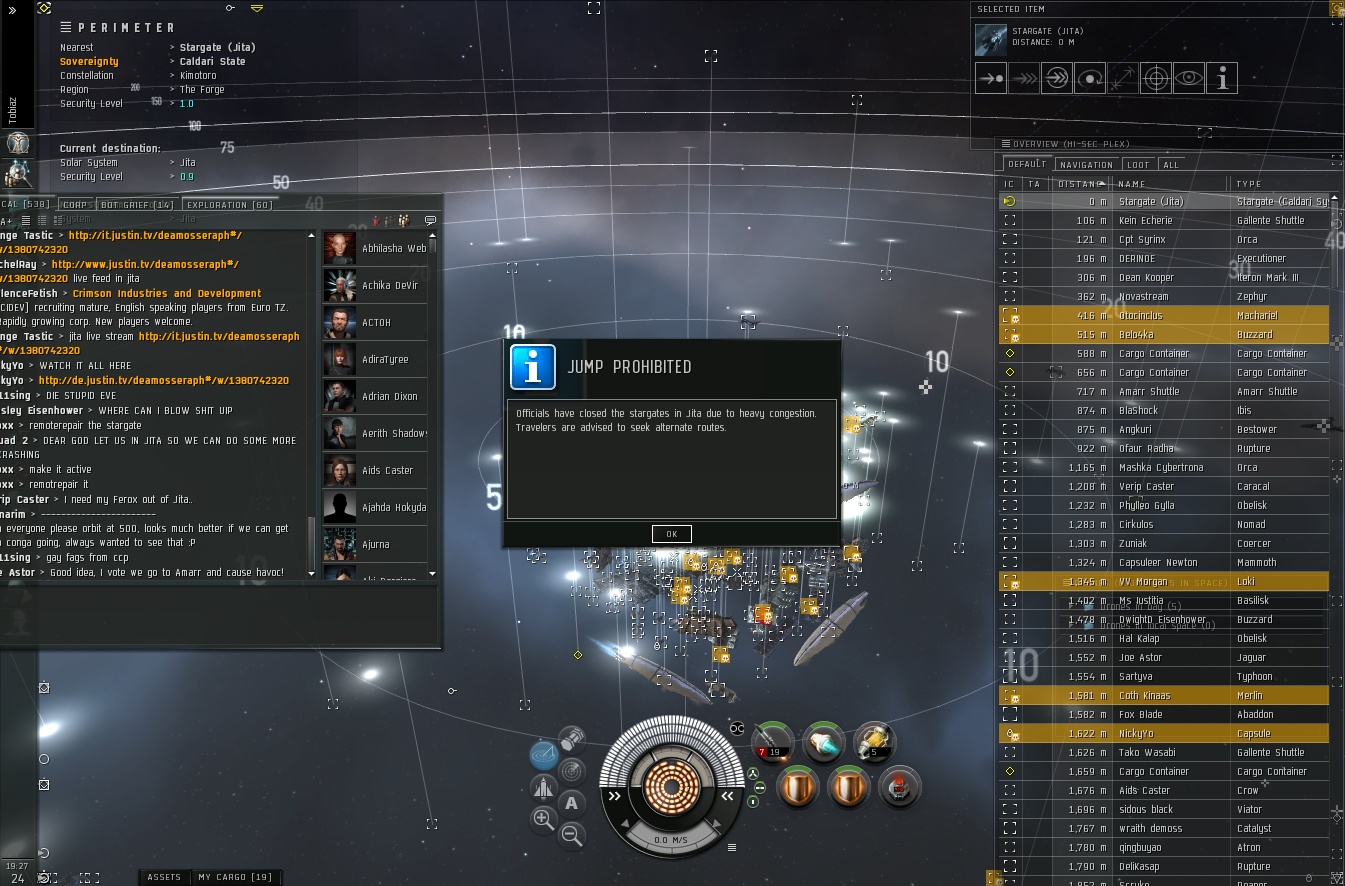Switch to the Corp chat tab
Screen dimensions: 1345x886
tap(76, 205)
